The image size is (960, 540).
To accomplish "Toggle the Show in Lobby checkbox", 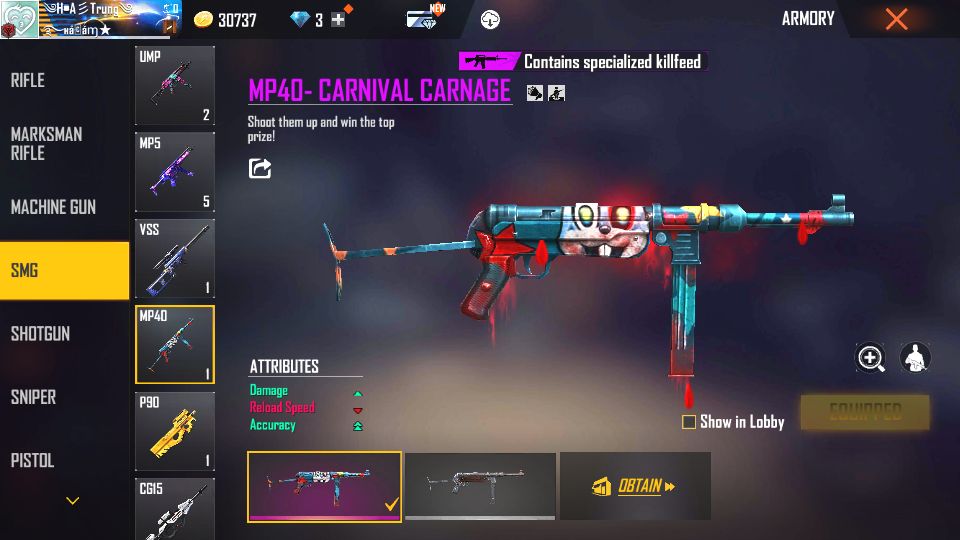I will click(689, 422).
